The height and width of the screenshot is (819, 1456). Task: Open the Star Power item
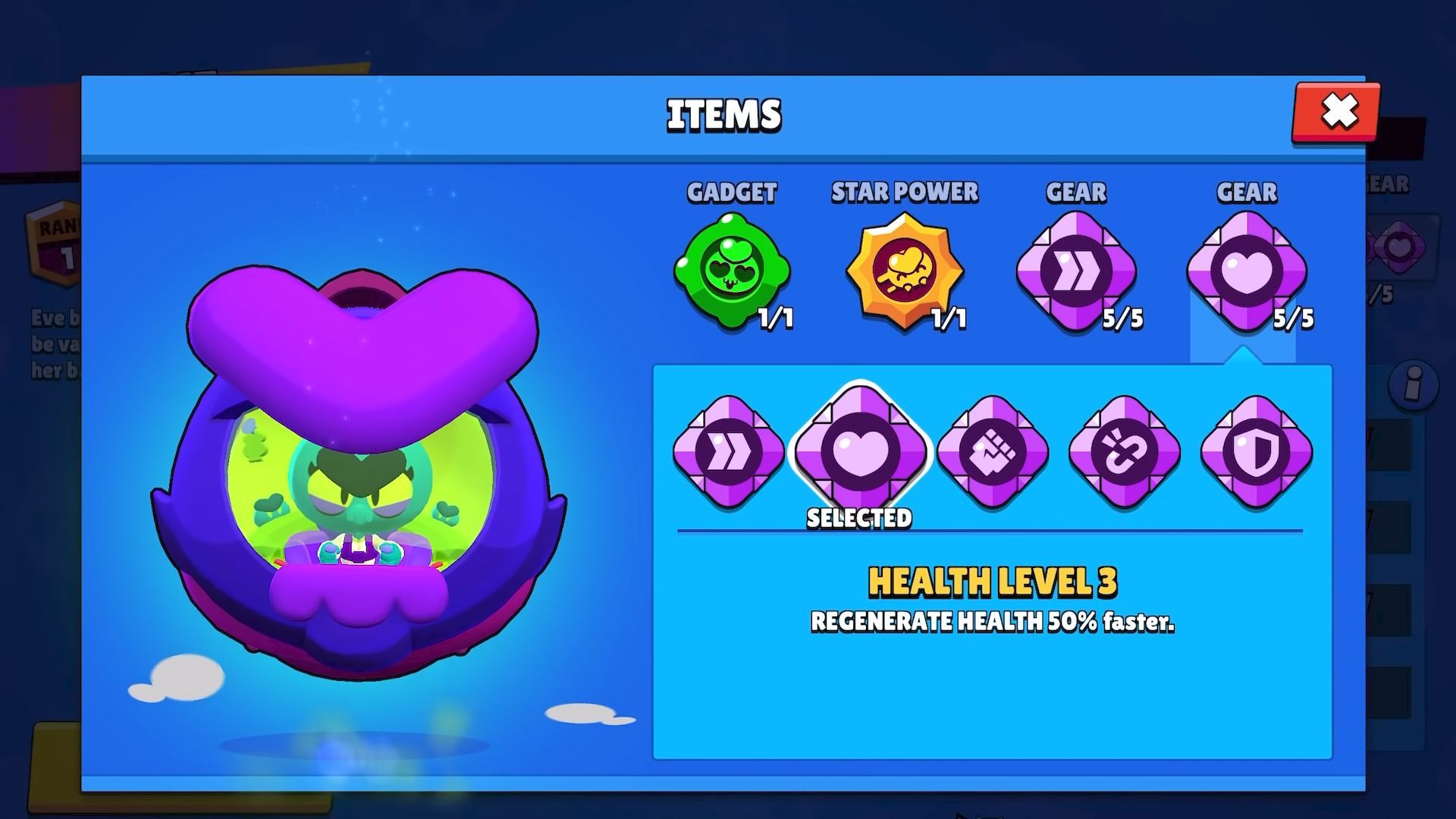click(905, 271)
